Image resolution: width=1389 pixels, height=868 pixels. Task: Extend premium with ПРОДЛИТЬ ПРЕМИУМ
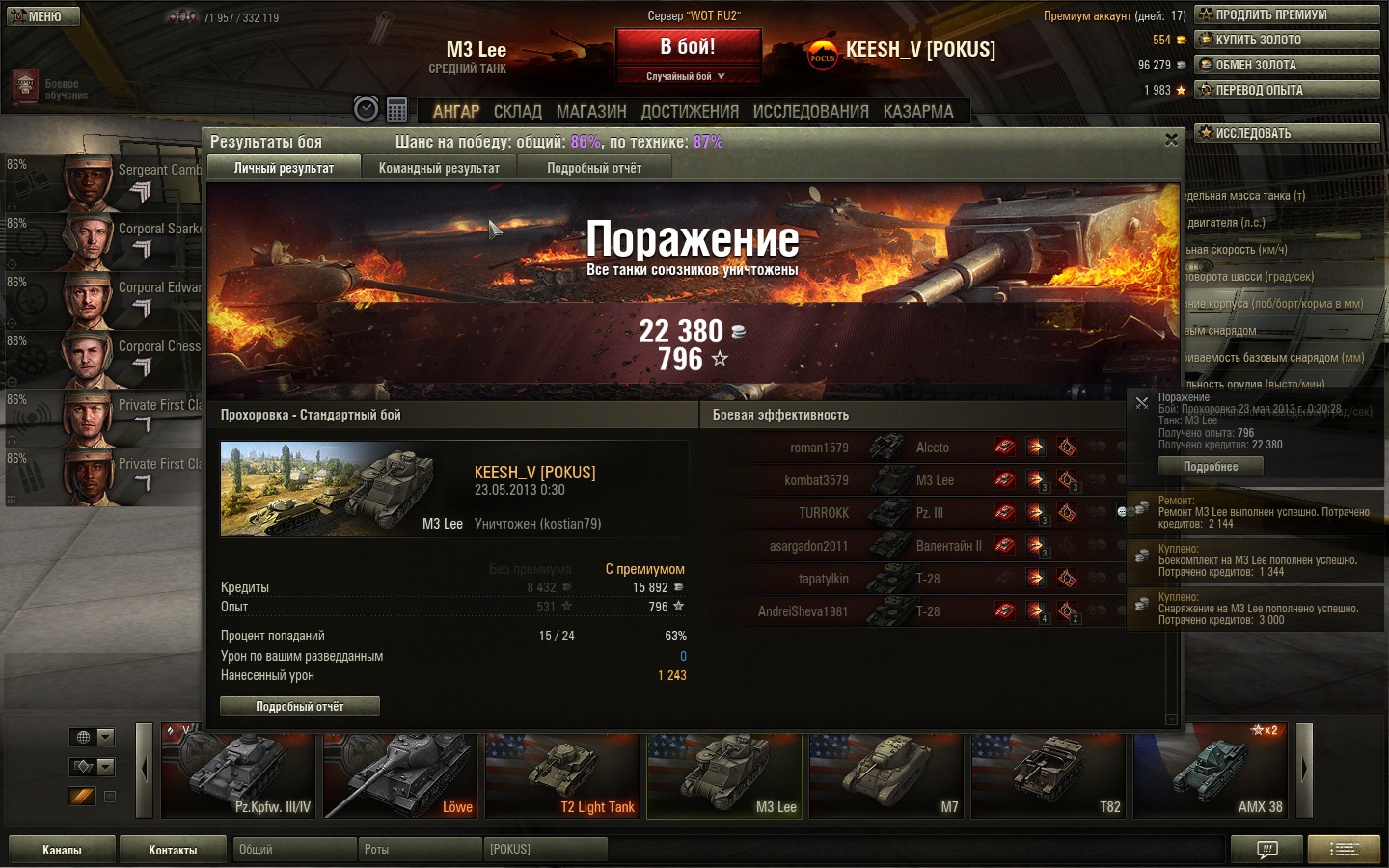1287,14
